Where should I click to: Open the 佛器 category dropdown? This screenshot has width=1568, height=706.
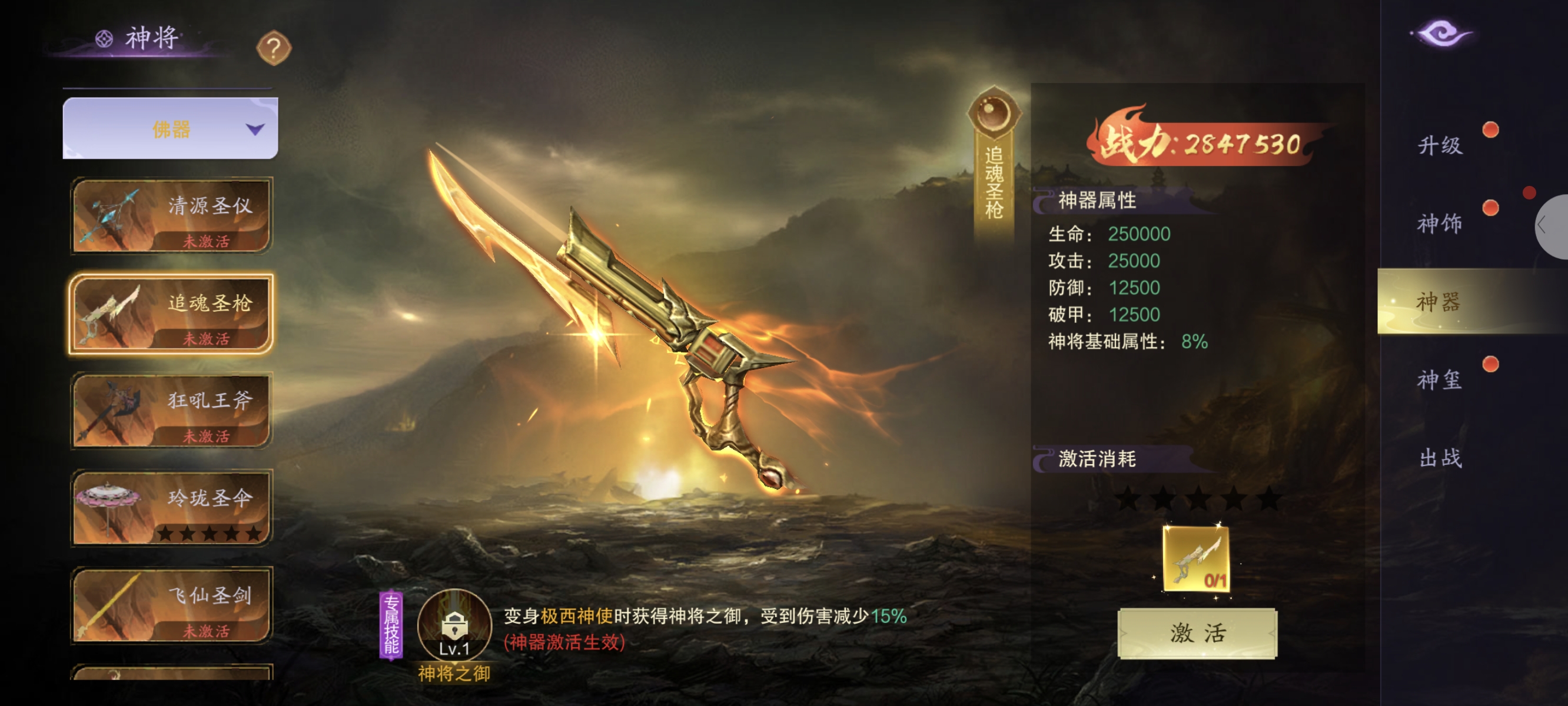[x=171, y=129]
